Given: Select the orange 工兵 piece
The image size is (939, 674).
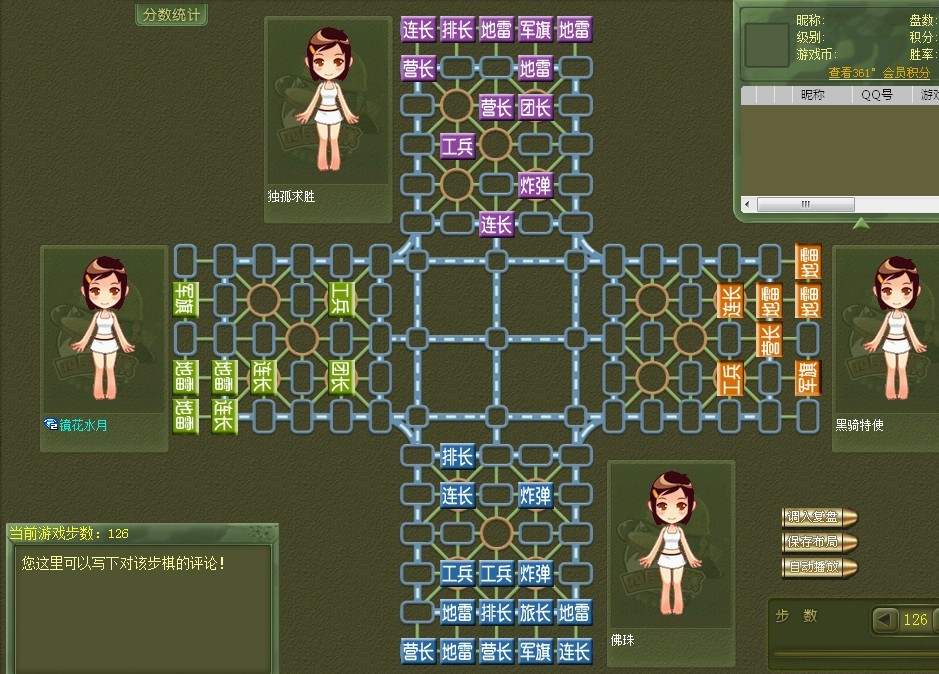Looking at the screenshot, I should 730,378.
